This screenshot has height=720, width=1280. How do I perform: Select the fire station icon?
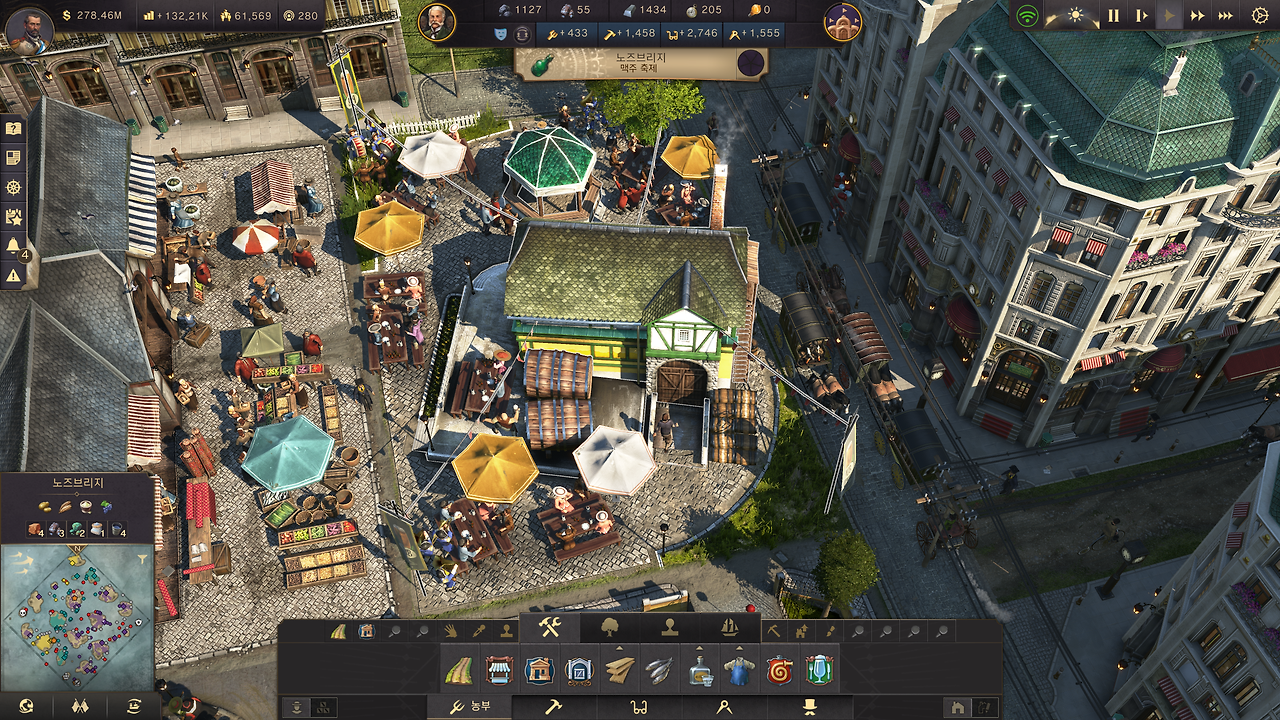click(x=779, y=670)
